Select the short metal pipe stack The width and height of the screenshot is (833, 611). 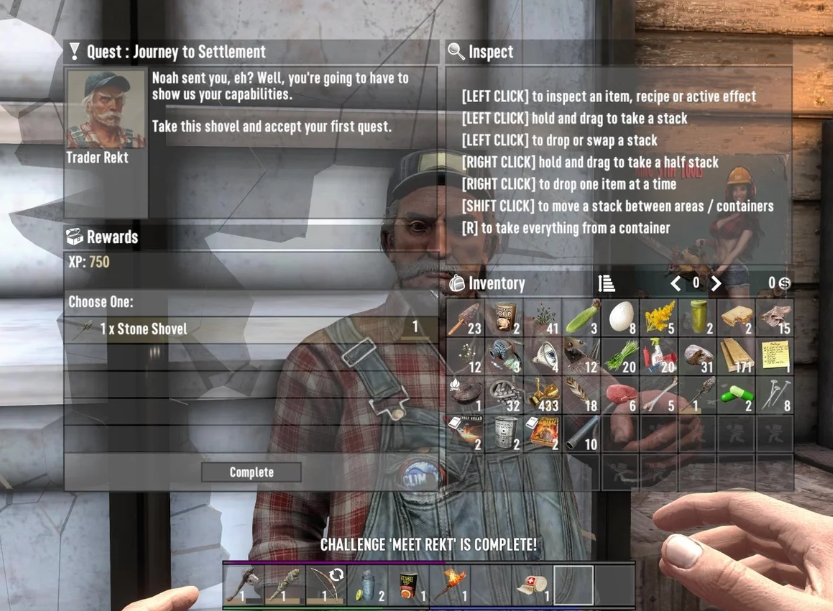[581, 434]
